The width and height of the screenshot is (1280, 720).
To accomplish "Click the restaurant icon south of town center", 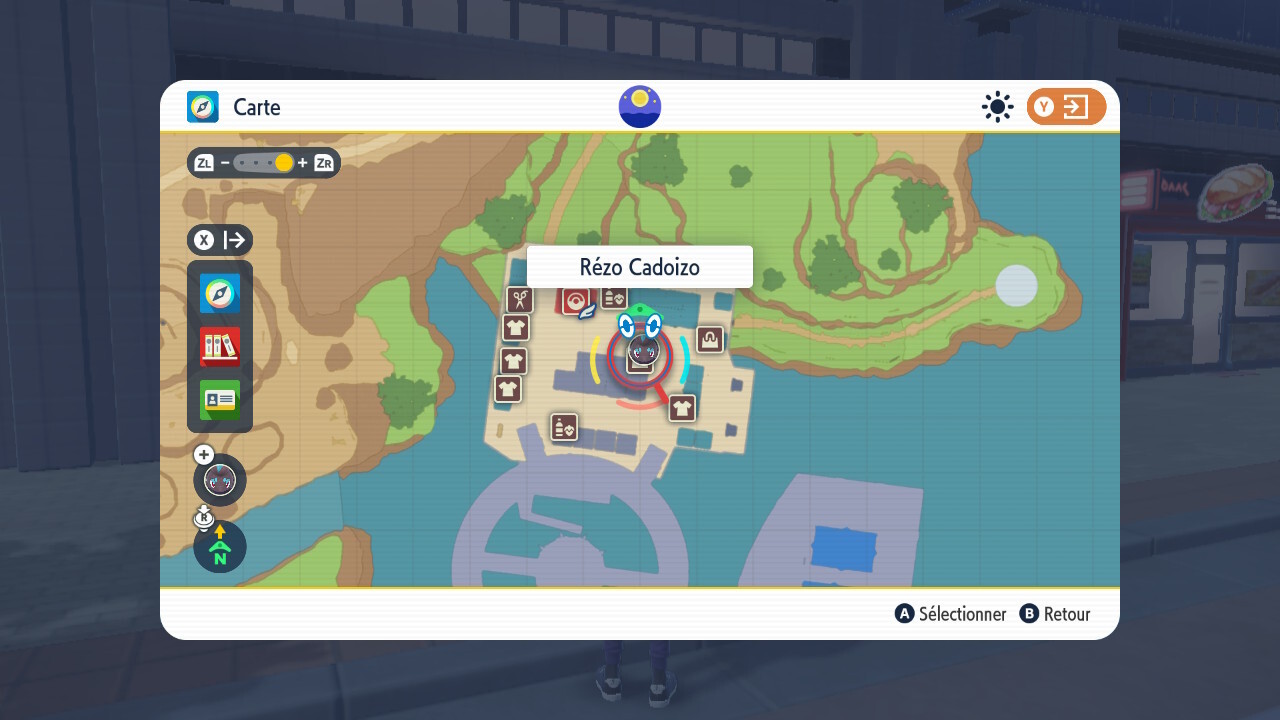I will click(x=564, y=428).
